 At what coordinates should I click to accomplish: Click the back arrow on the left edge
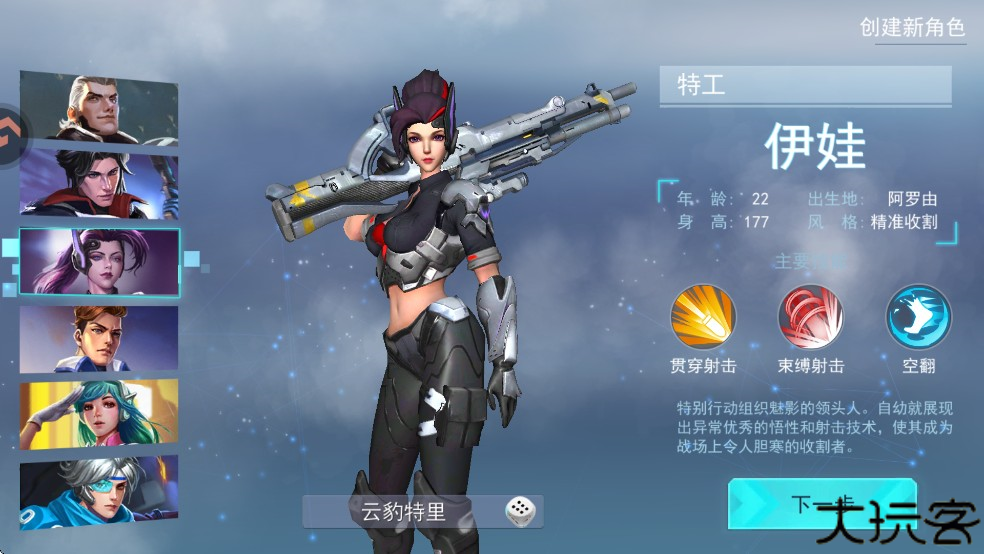pyautogui.click(x=12, y=128)
